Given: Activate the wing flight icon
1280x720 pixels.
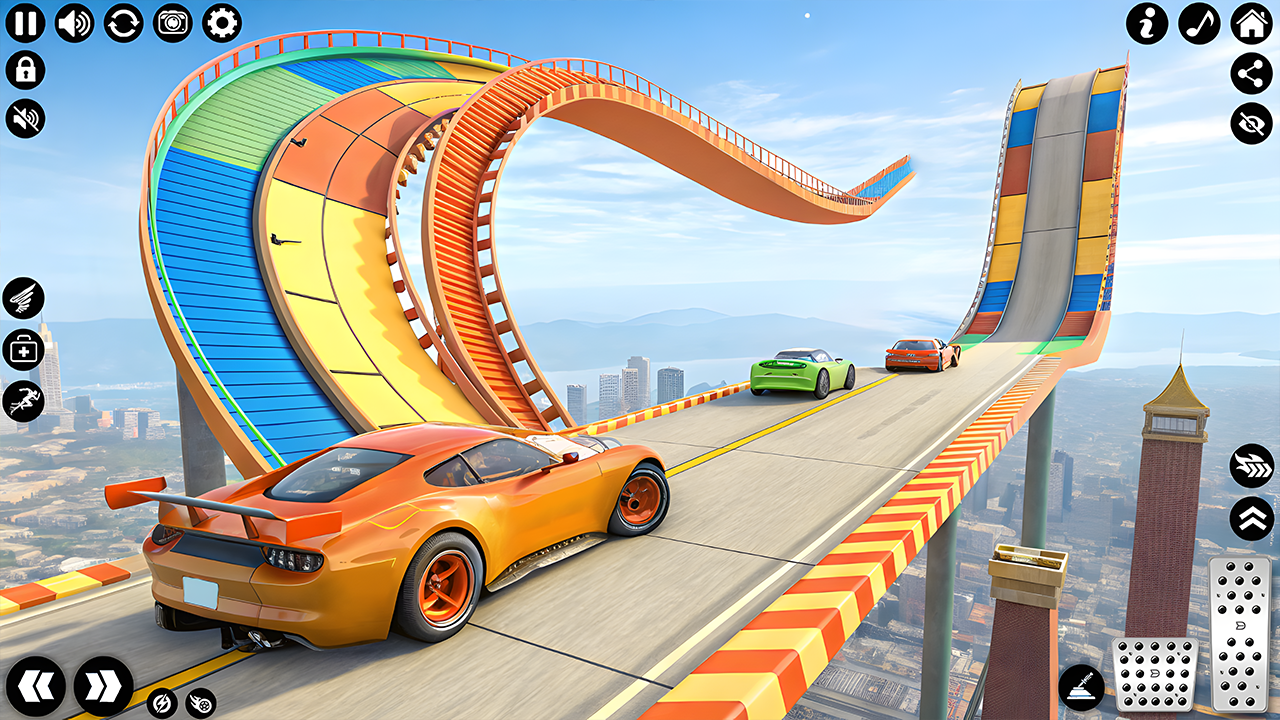Looking at the screenshot, I should 23,297.
